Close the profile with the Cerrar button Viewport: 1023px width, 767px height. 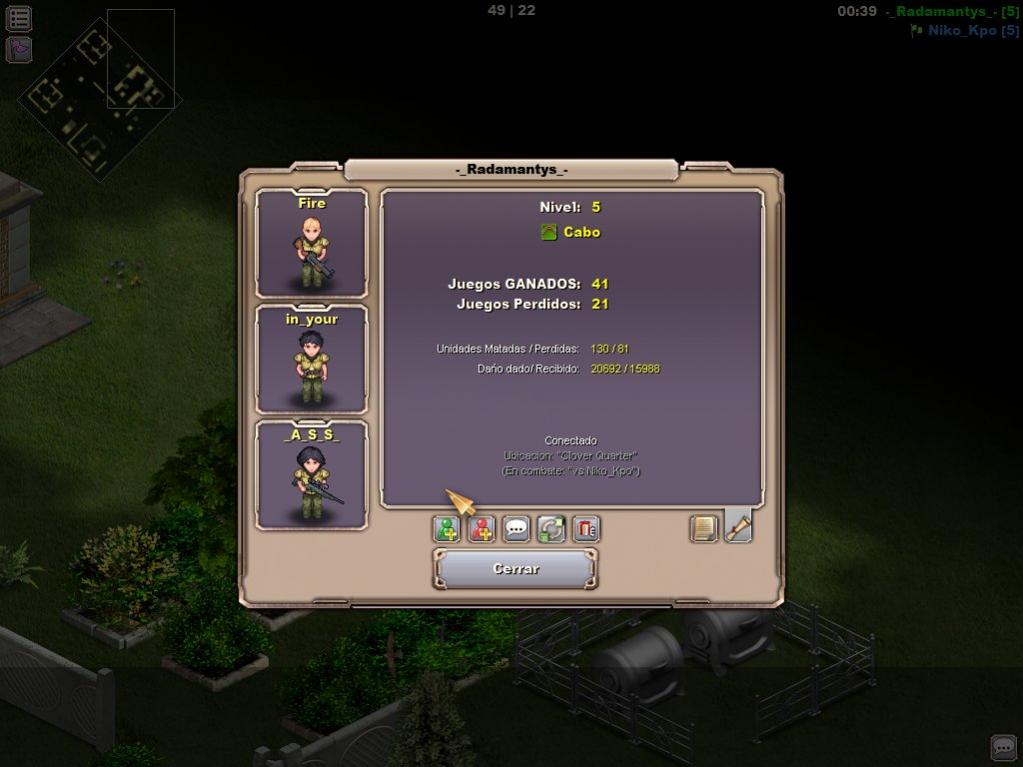coord(515,569)
